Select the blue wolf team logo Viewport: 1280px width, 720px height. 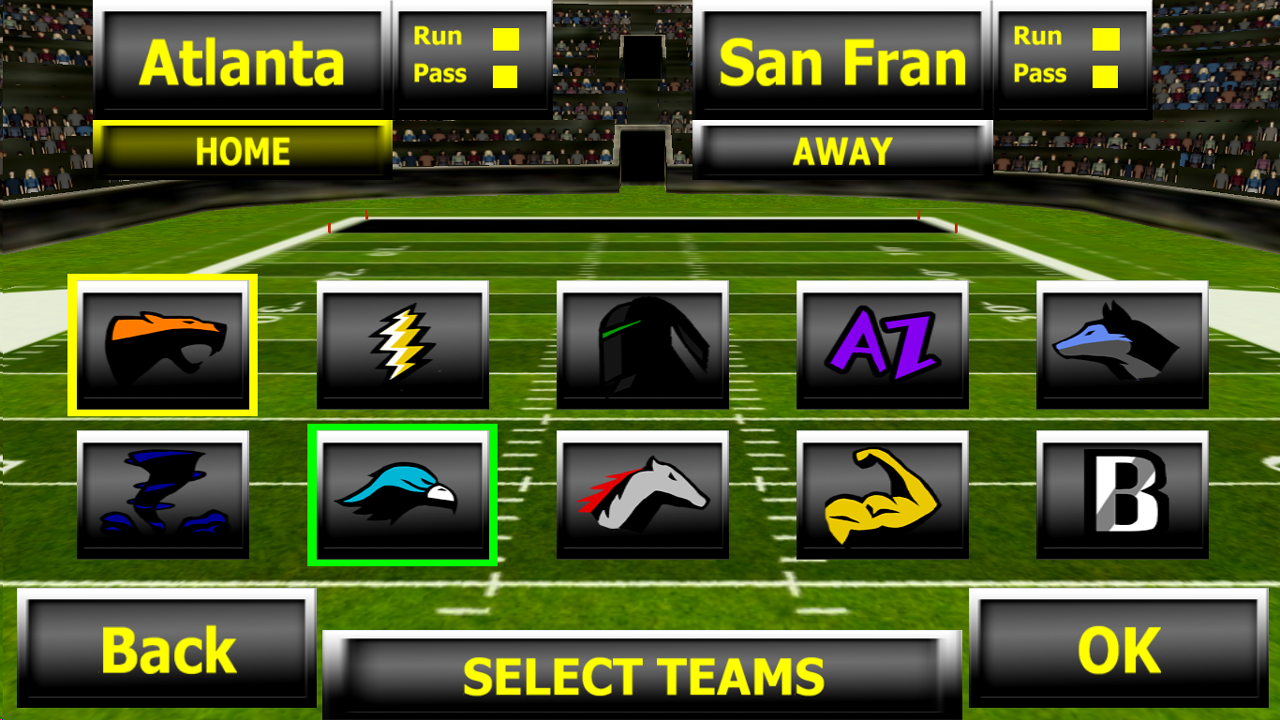[x=1120, y=345]
